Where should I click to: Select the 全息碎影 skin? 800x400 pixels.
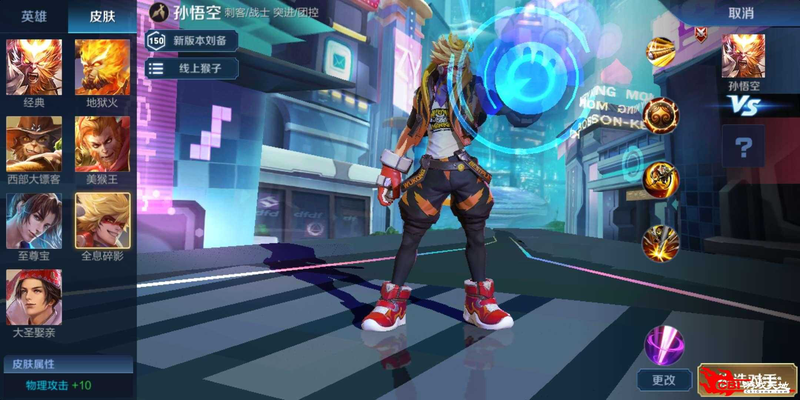tap(102, 220)
